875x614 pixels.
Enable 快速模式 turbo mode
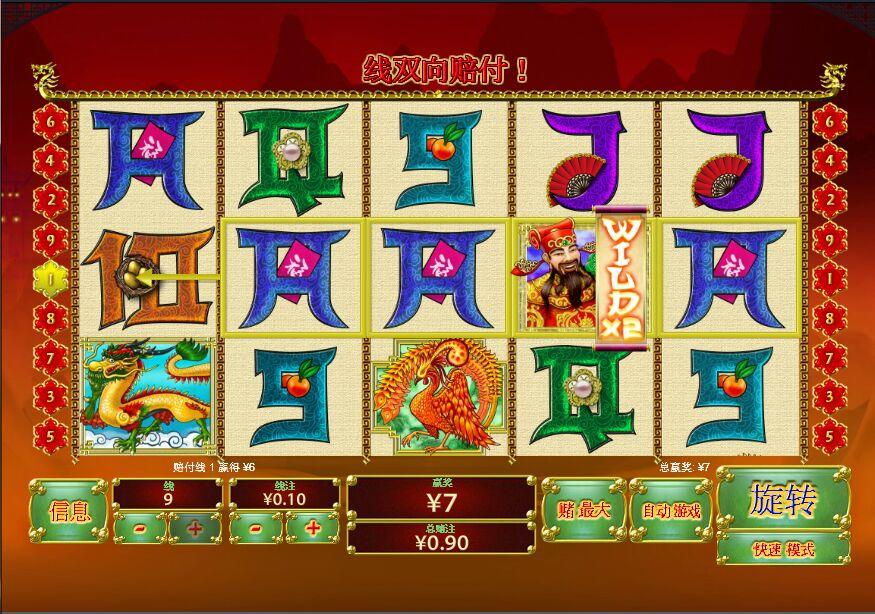[x=783, y=549]
